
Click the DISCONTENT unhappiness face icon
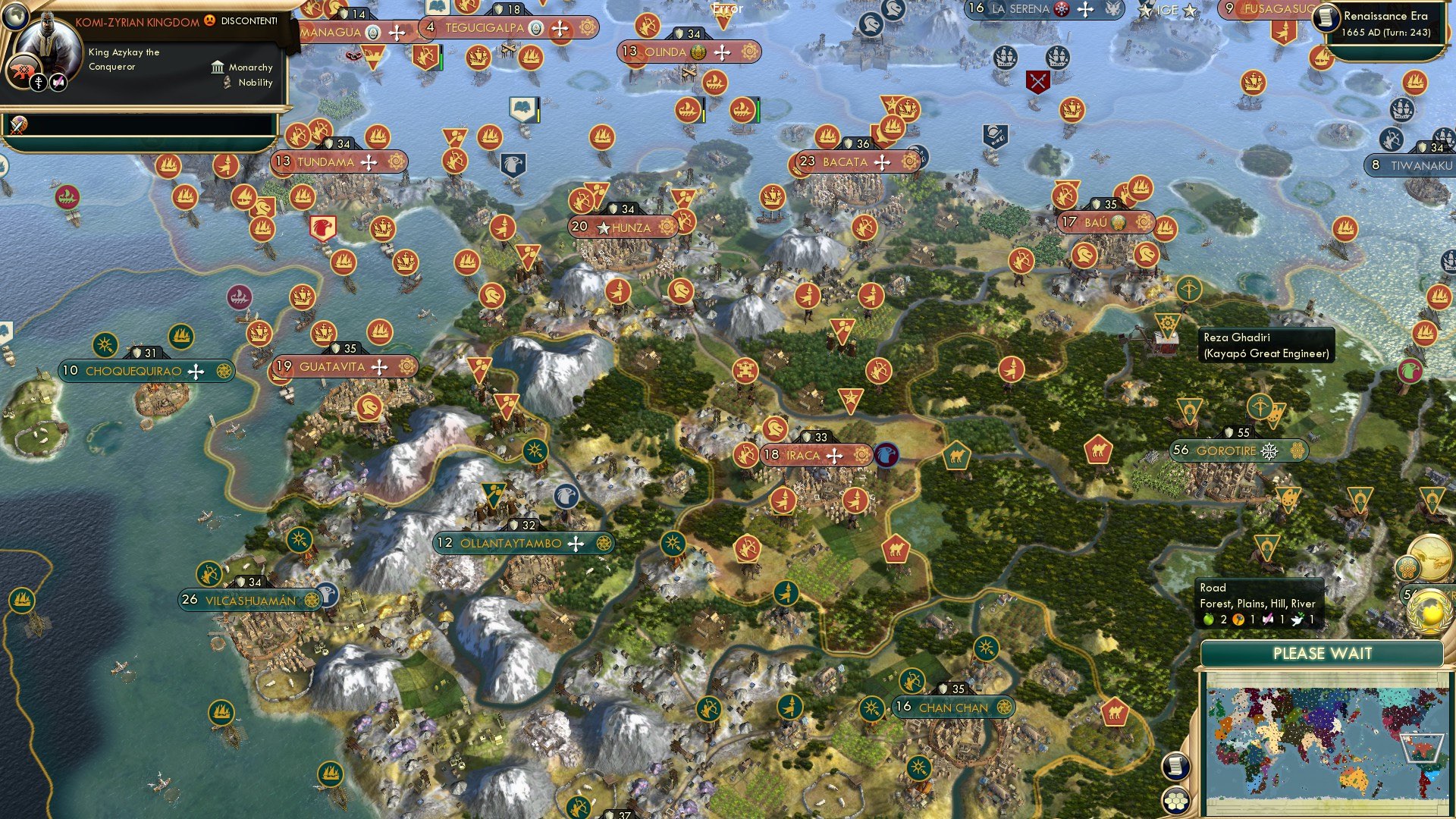coord(209,21)
